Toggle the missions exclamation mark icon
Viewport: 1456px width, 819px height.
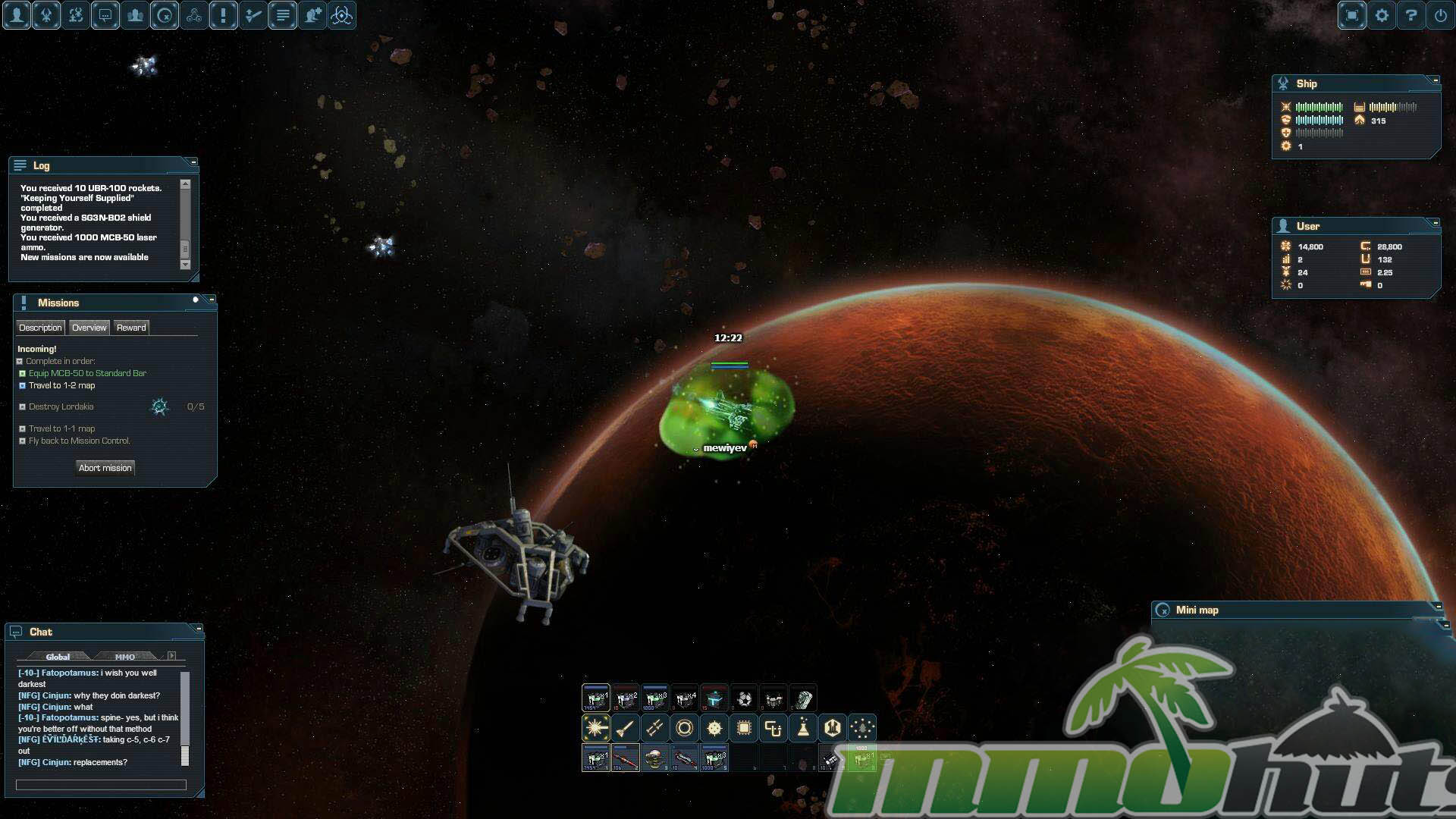(224, 15)
